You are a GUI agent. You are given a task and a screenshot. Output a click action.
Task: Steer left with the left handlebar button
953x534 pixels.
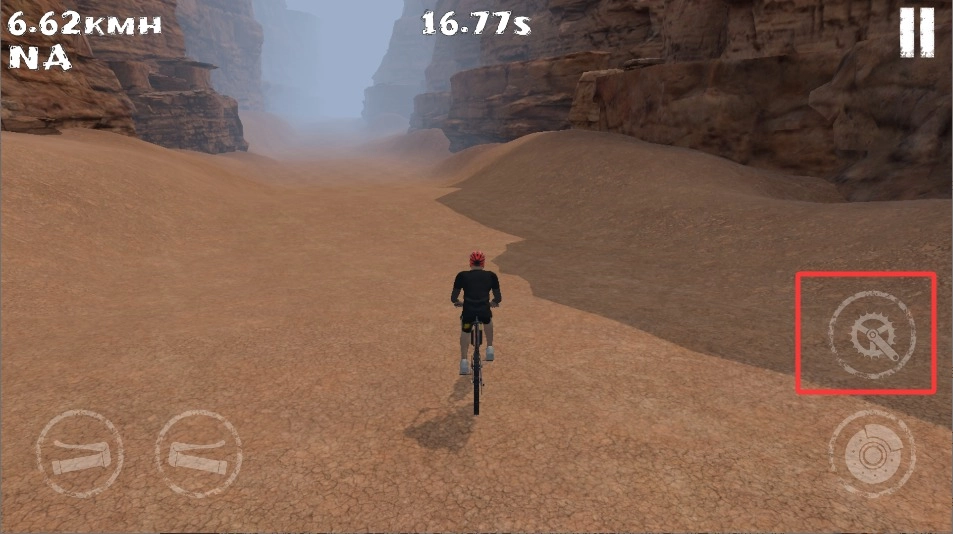coord(80,454)
